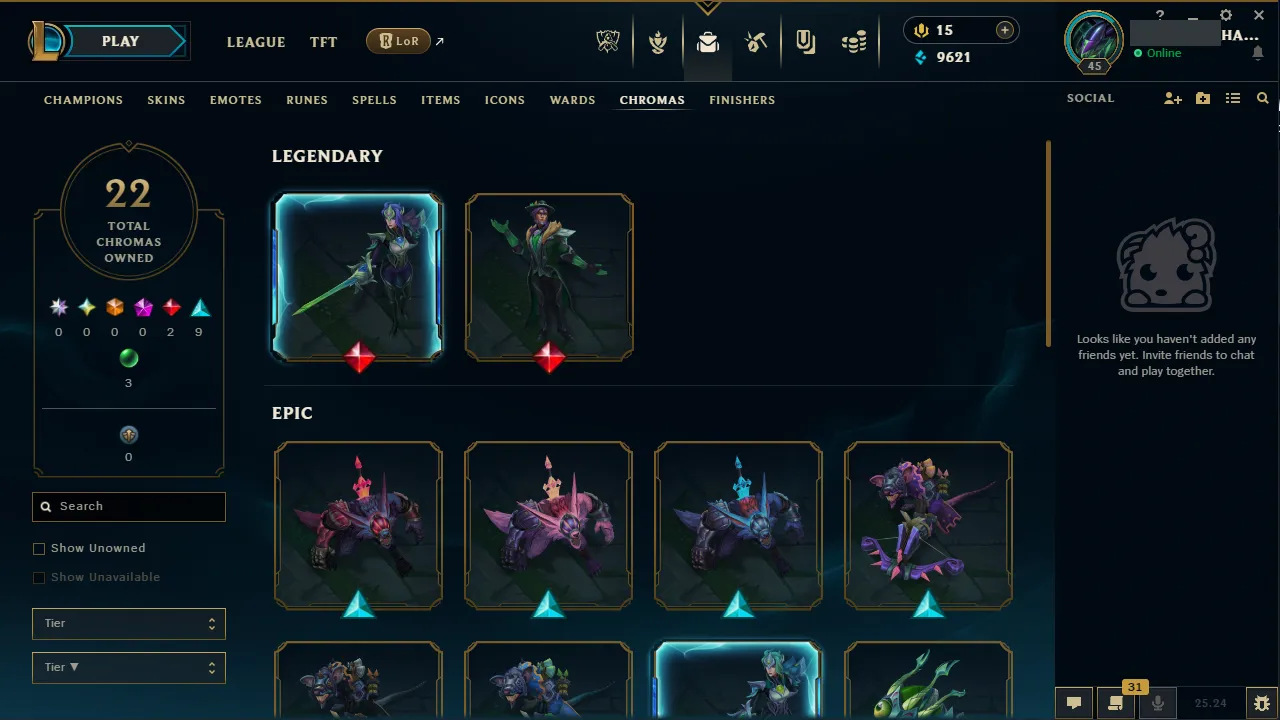The height and width of the screenshot is (720, 1280).
Task: Click the add friend icon in Social panel
Action: point(1172,98)
